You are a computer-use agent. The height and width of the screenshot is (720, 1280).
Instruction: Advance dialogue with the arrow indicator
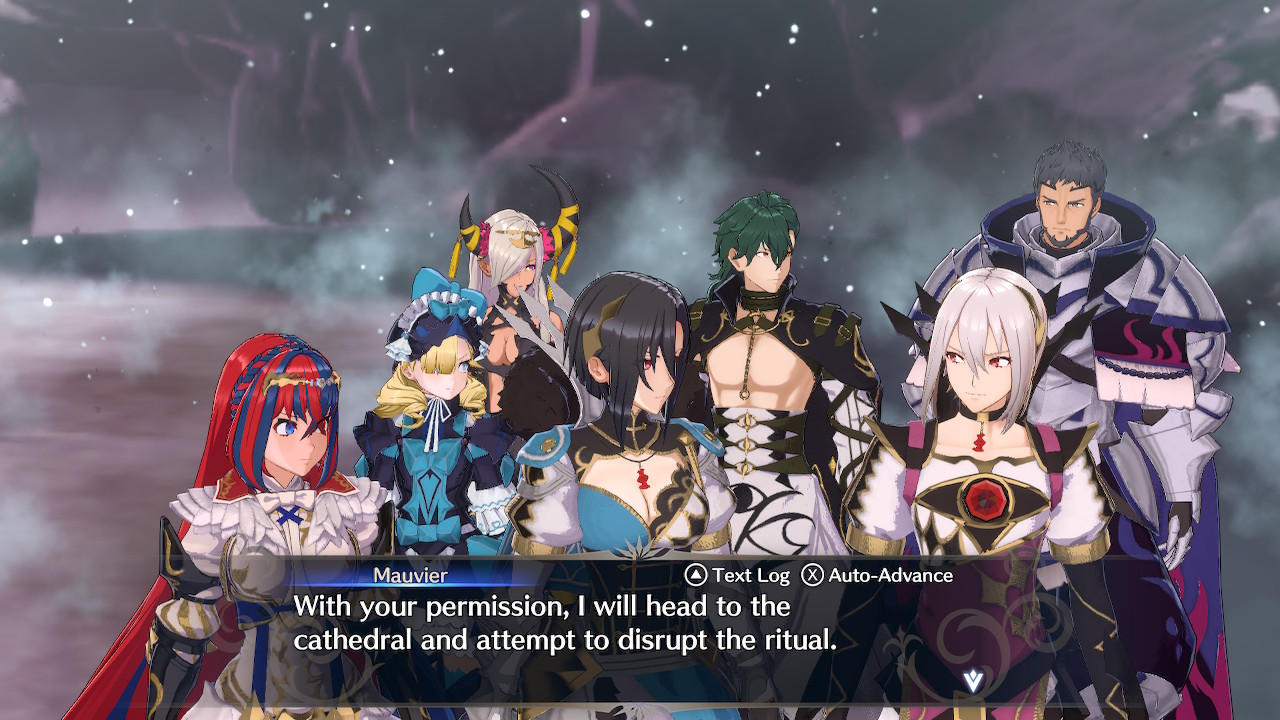coord(972,681)
